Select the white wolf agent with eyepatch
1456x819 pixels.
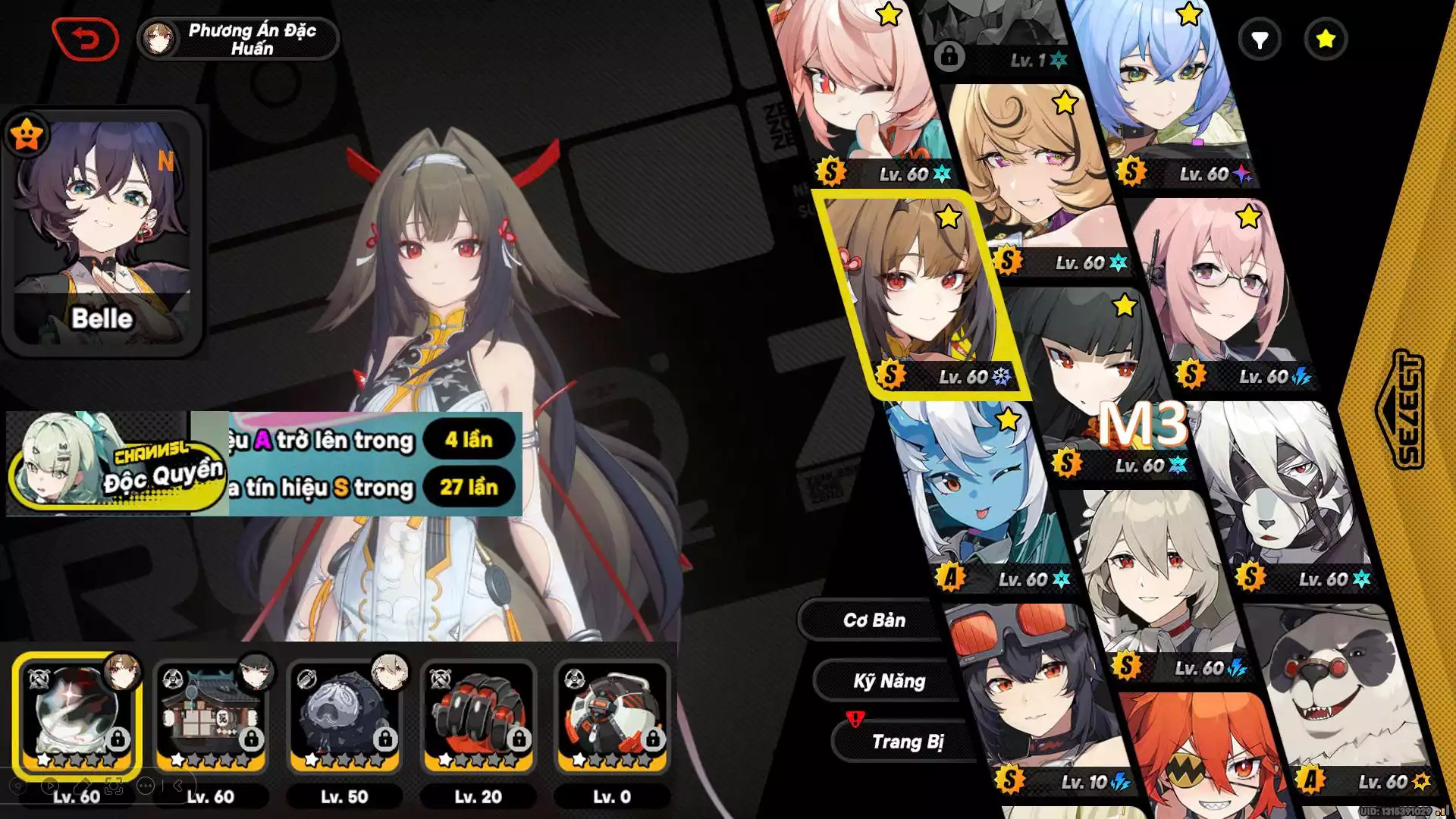click(1282, 493)
